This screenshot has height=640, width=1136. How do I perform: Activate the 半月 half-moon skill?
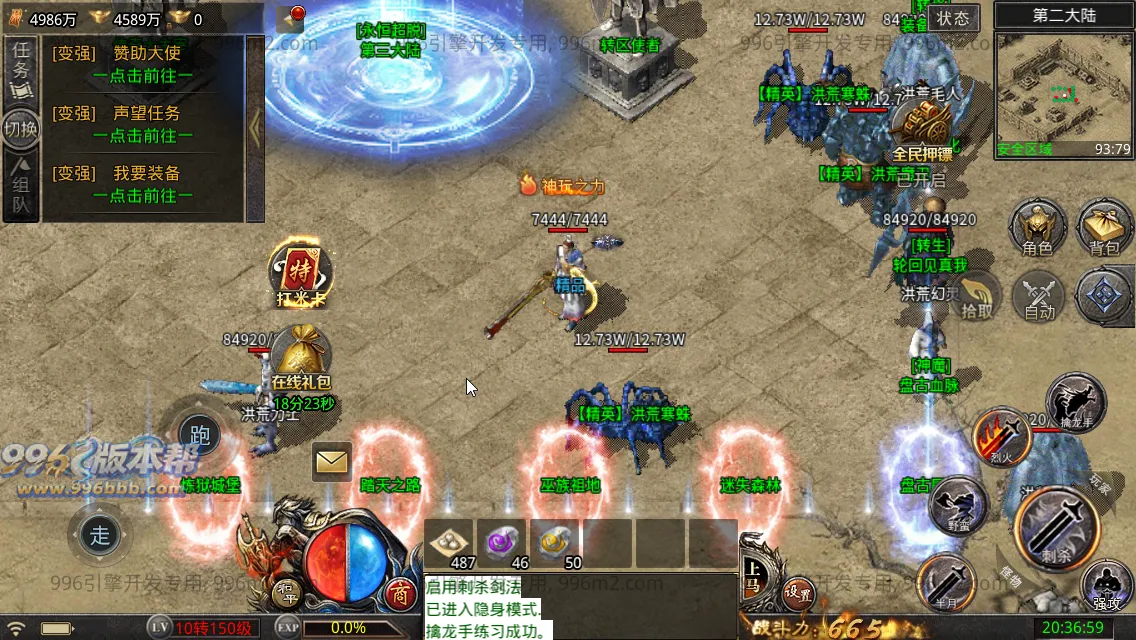point(945,582)
